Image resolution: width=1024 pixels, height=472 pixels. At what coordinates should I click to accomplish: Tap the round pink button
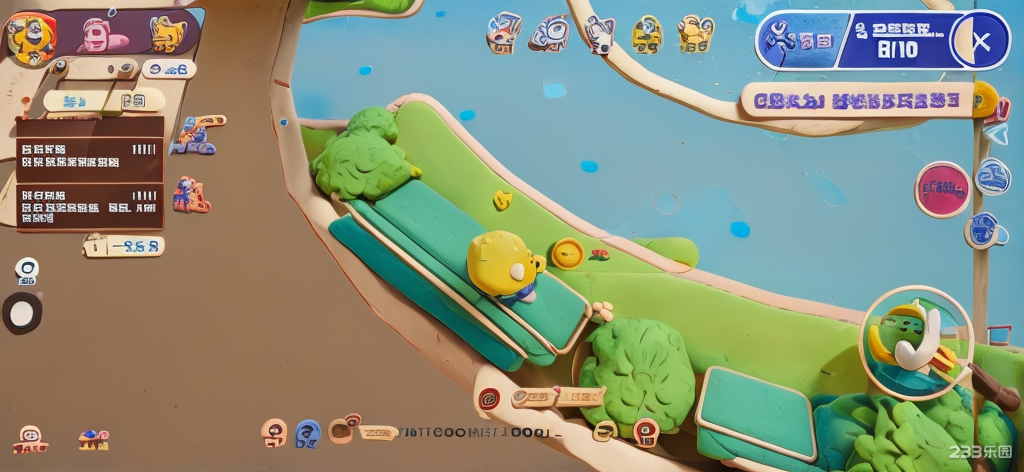(942, 188)
